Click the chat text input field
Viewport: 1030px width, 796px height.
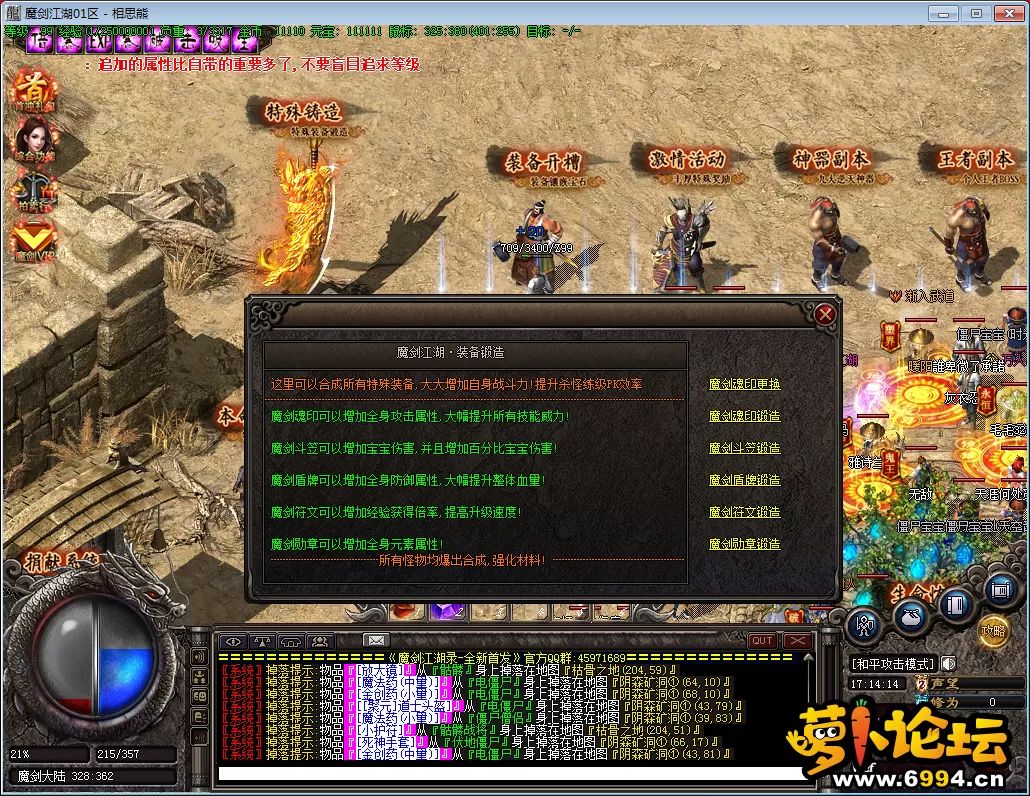coord(510,774)
